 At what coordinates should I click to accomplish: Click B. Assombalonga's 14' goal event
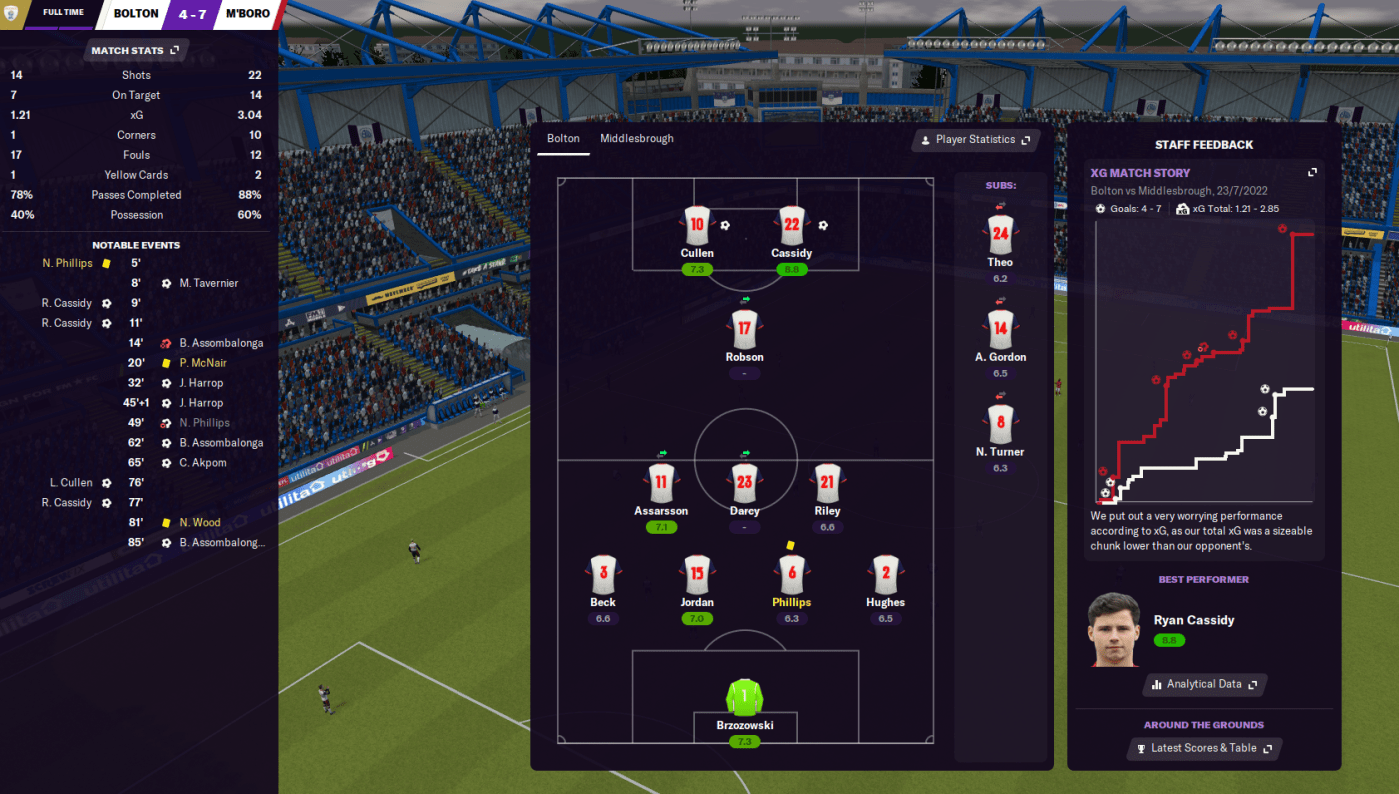click(221, 343)
